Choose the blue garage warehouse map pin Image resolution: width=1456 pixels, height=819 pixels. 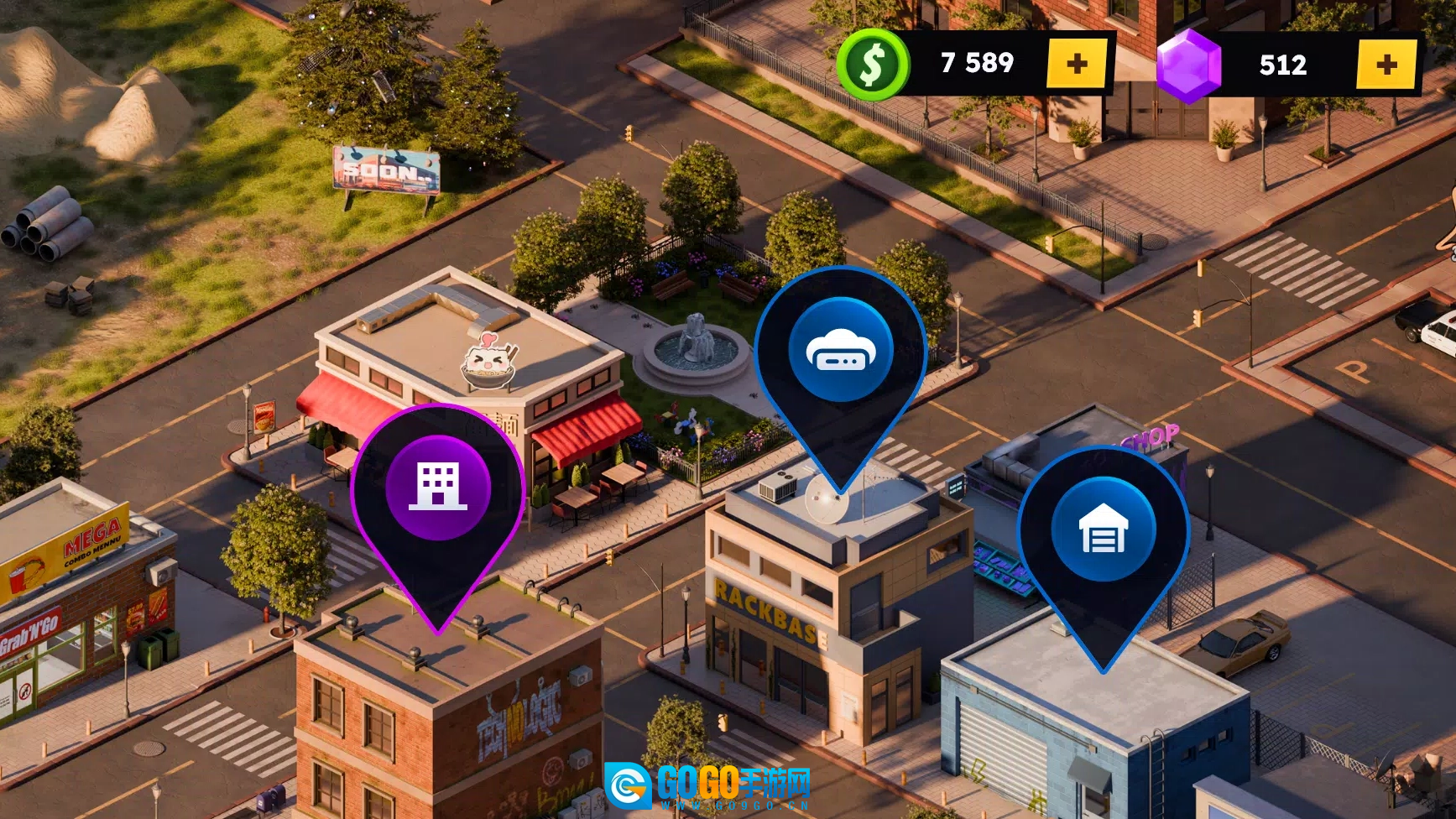click(1103, 530)
